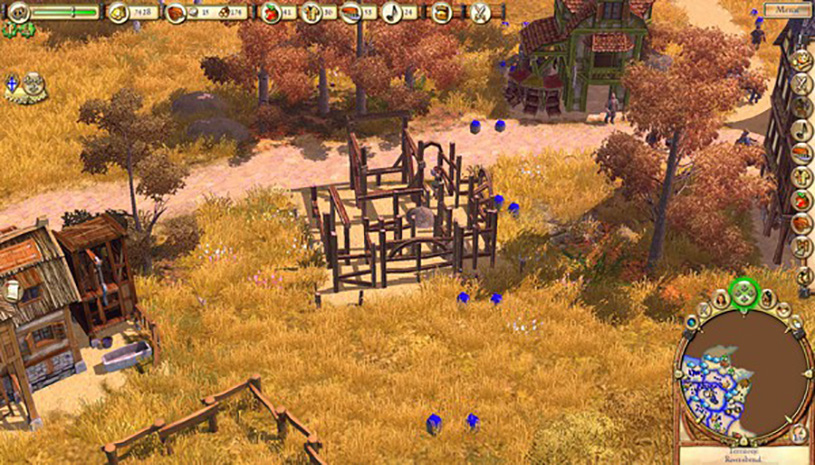
Task: Click the treasure chest icon in top bar
Action: pyautogui.click(x=440, y=13)
